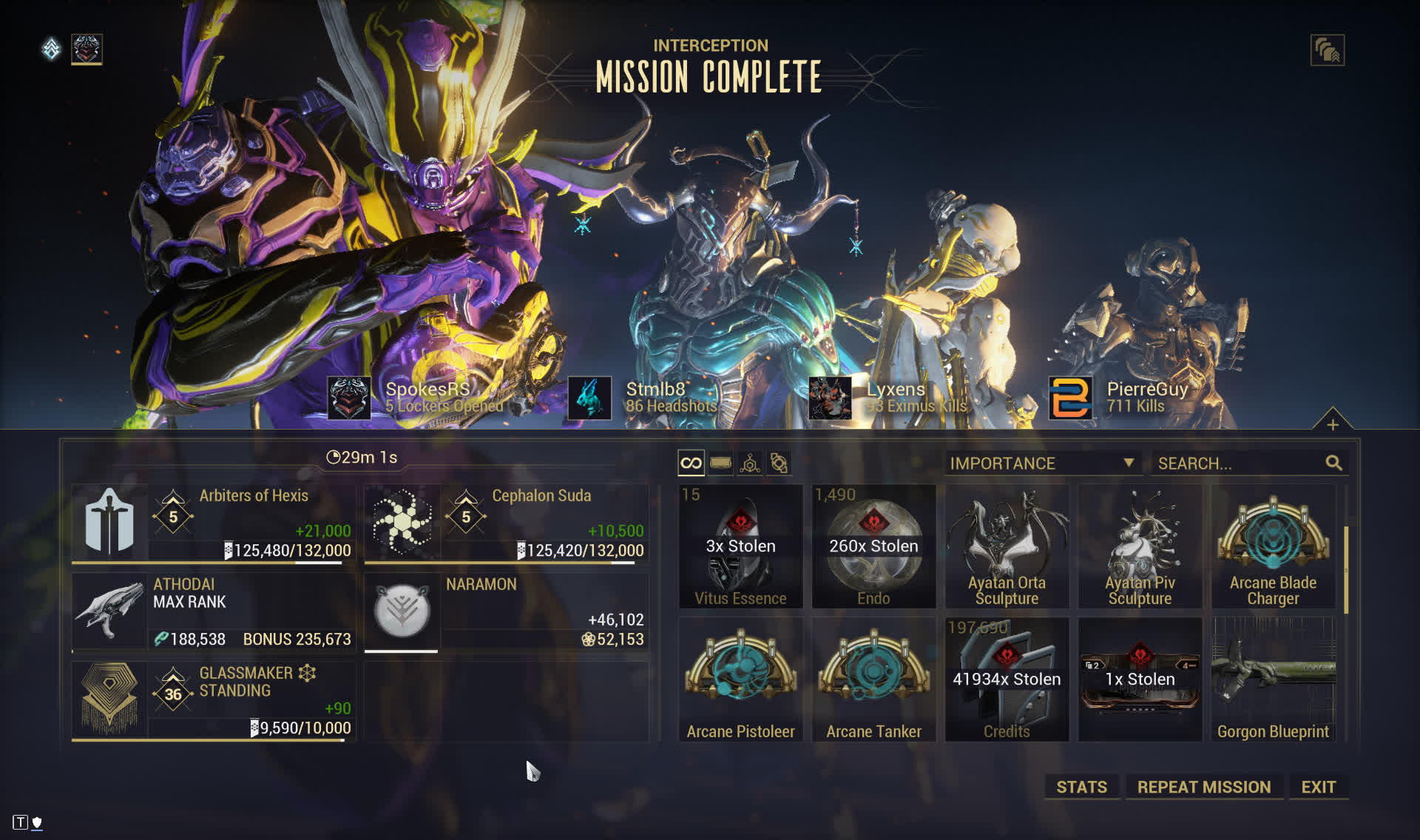
Task: Expand the squad panel plus arrow
Action: pyautogui.click(x=1332, y=424)
